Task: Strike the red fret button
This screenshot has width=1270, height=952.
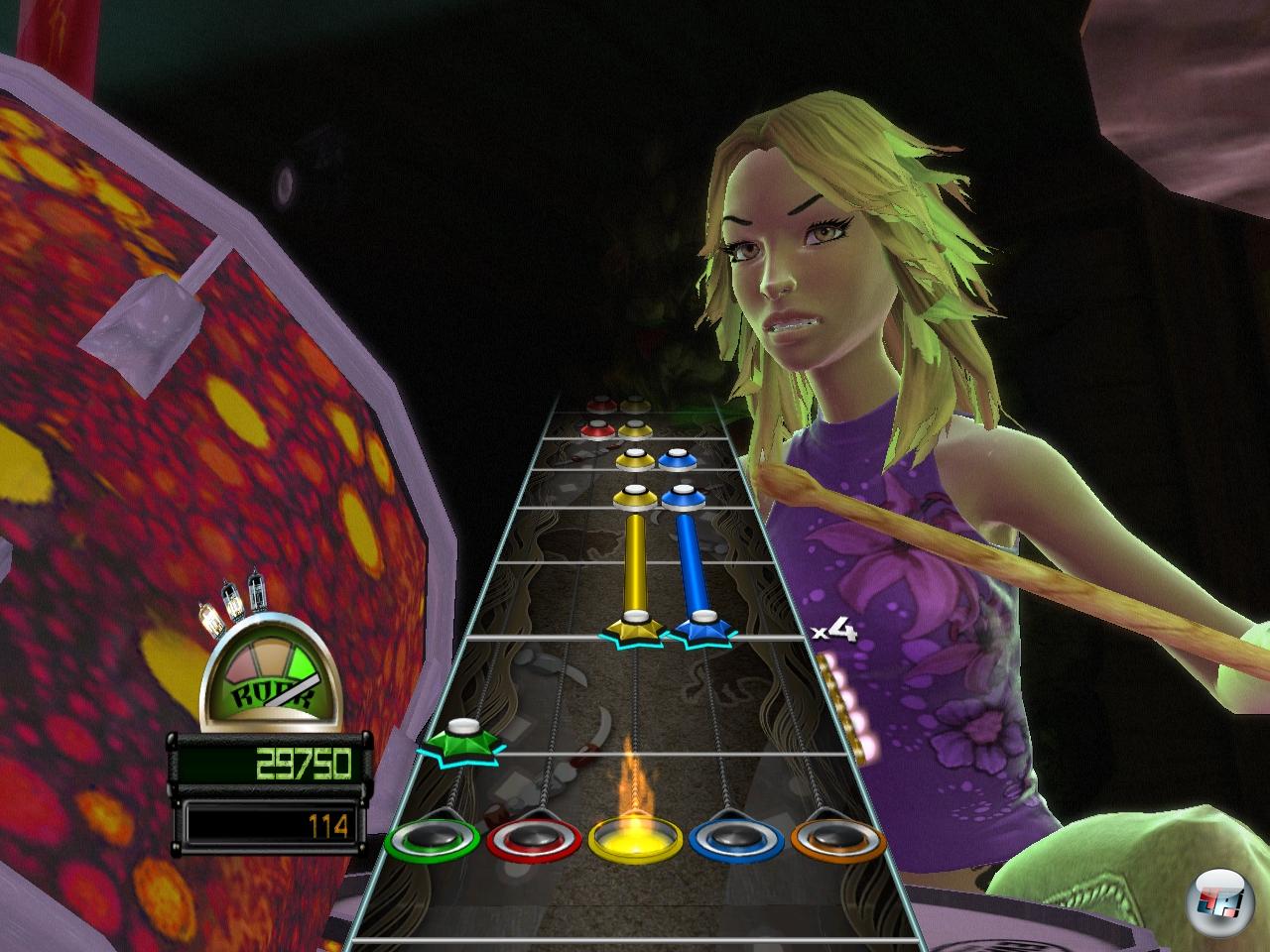Action: 535,840
